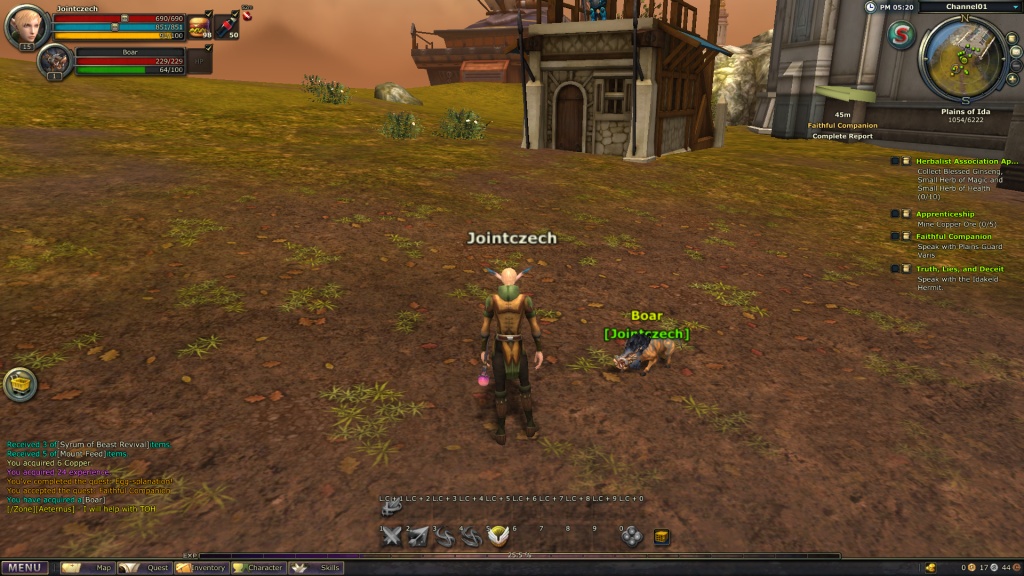Select the Apprenticeship quest in tracker
Screen dimensions: 1024x576
pos(945,213)
